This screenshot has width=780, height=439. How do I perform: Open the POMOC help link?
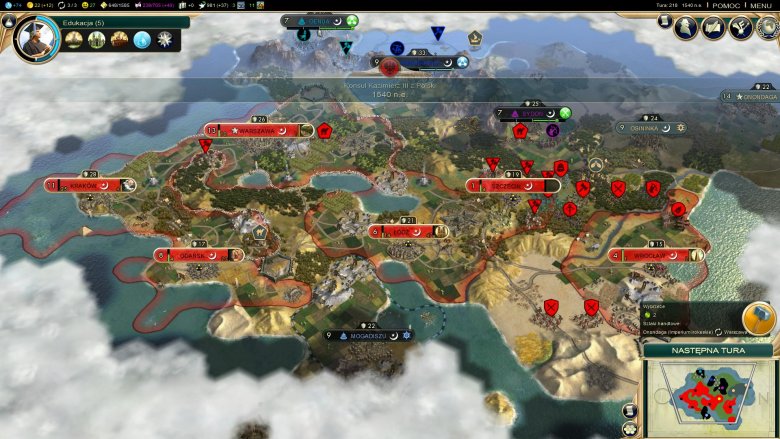722,6
